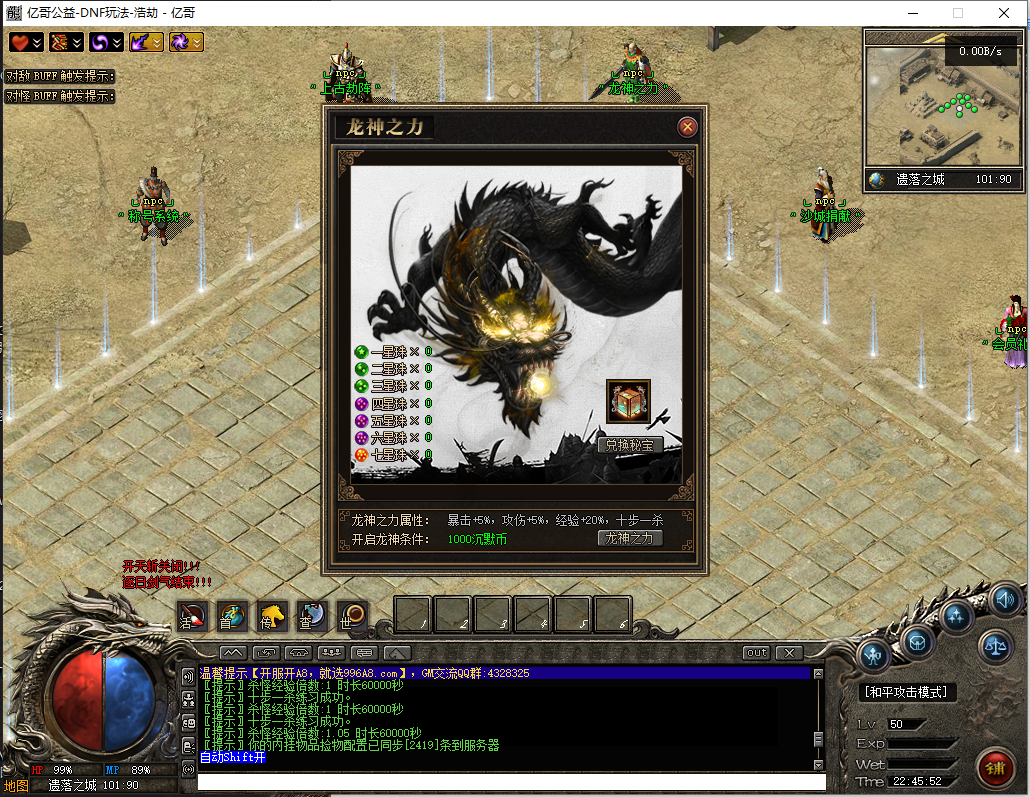
Task: Activate the 龙神之力 button
Action: 629,538
